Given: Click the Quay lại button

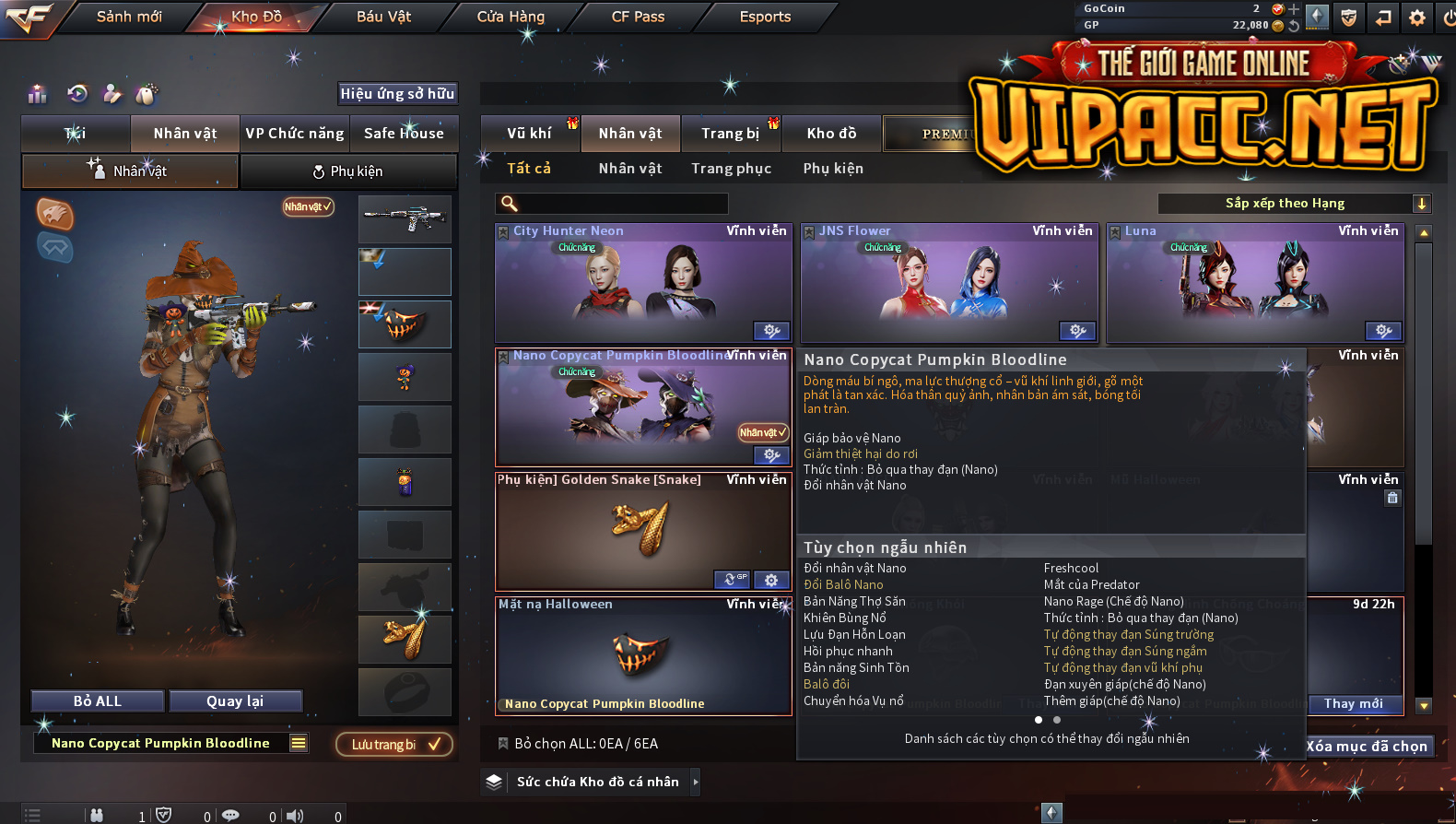Looking at the screenshot, I should [235, 701].
